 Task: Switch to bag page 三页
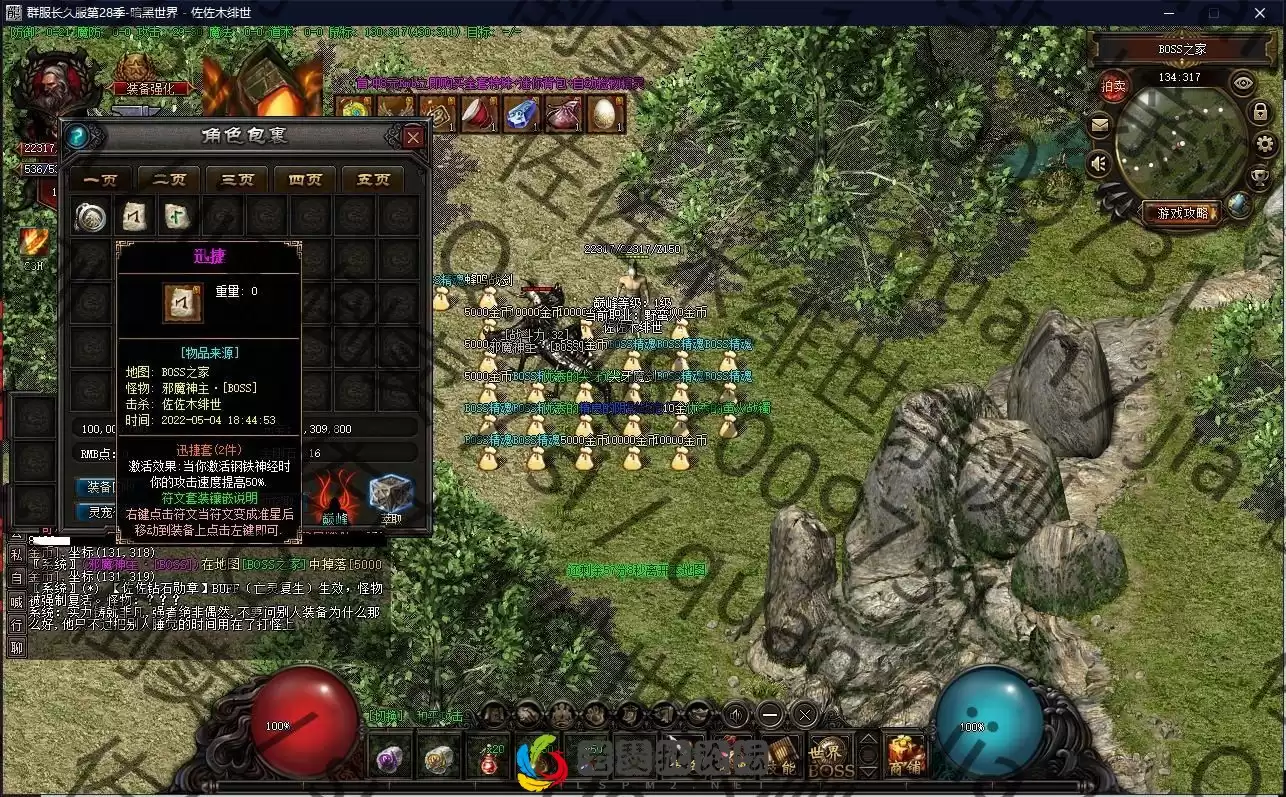237,180
